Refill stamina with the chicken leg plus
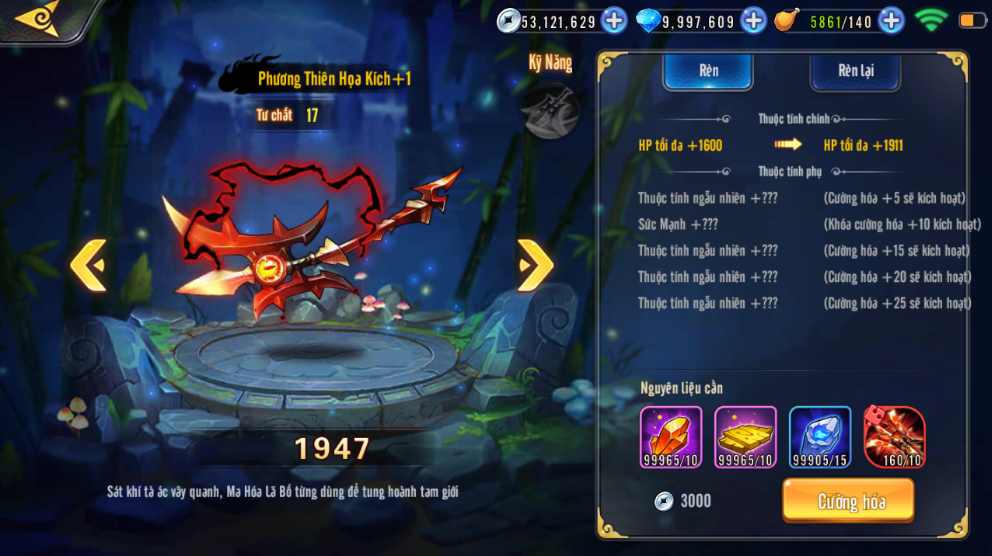992x556 pixels. click(x=891, y=20)
